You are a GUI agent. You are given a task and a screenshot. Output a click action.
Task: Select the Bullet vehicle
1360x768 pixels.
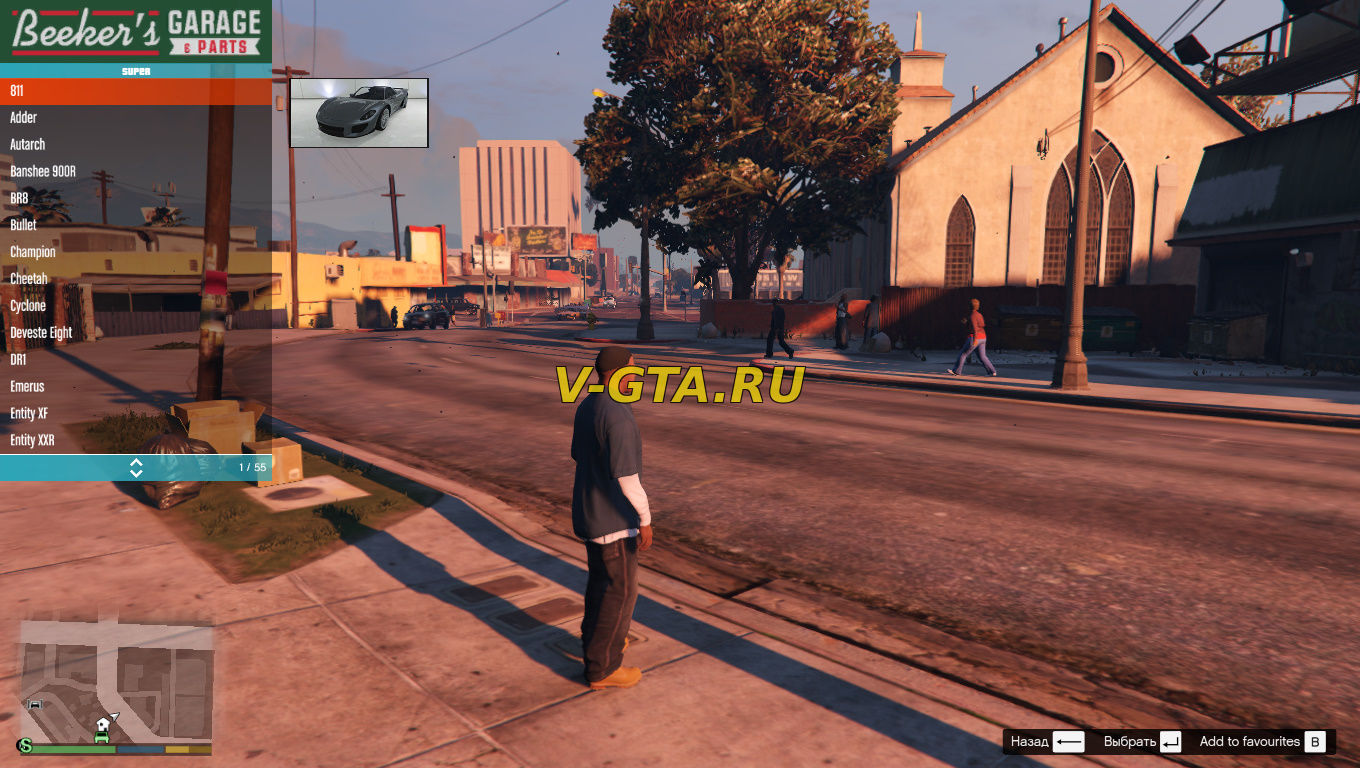point(135,226)
